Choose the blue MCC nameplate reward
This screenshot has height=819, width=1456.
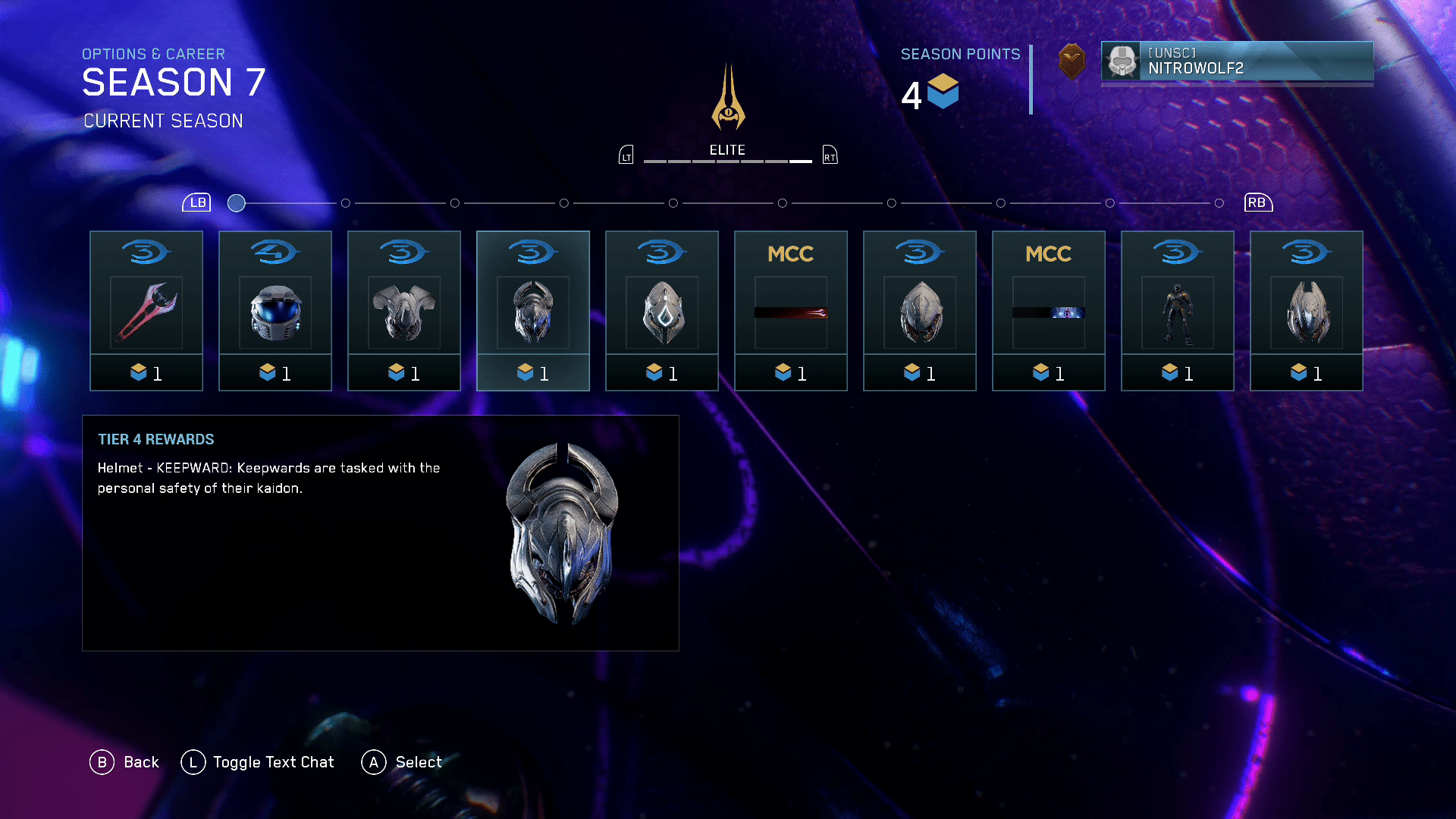pyautogui.click(x=1049, y=311)
